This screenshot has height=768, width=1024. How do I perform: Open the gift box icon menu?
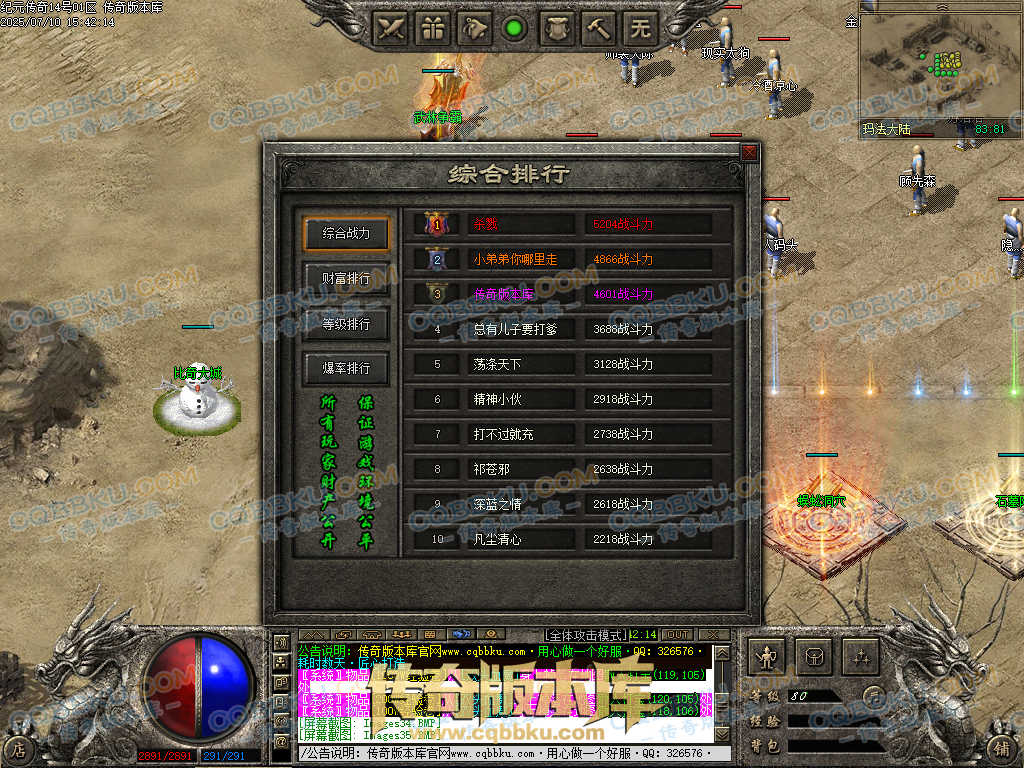tap(433, 28)
